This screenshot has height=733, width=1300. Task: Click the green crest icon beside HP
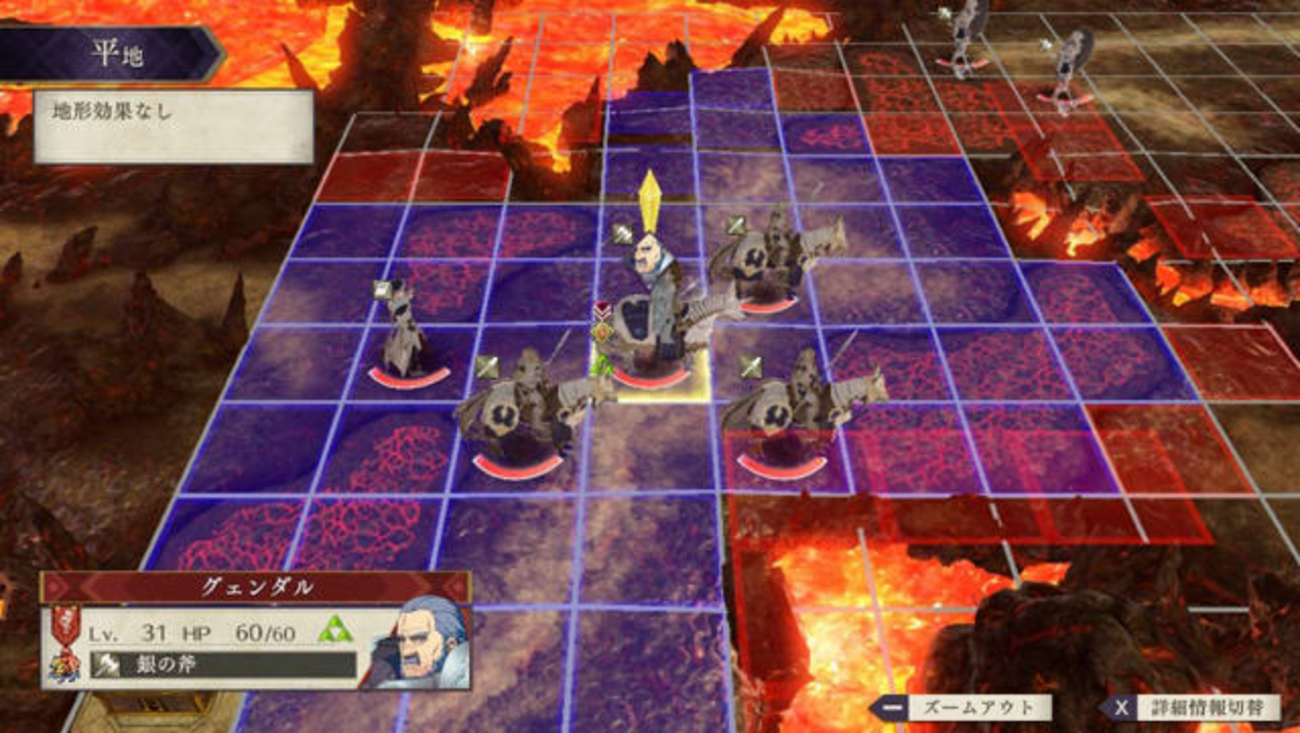333,630
